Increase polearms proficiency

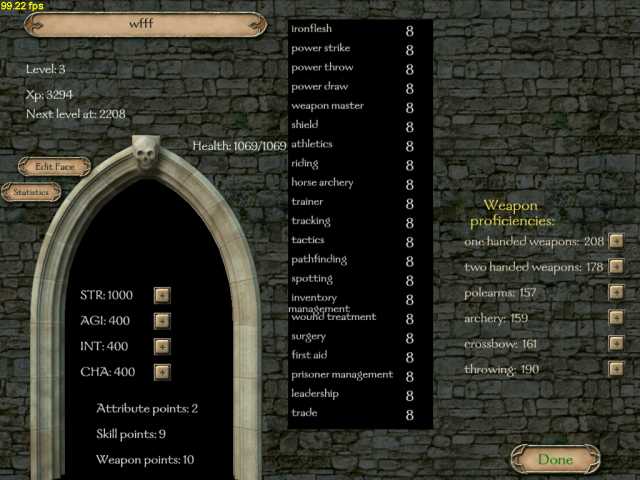click(616, 293)
